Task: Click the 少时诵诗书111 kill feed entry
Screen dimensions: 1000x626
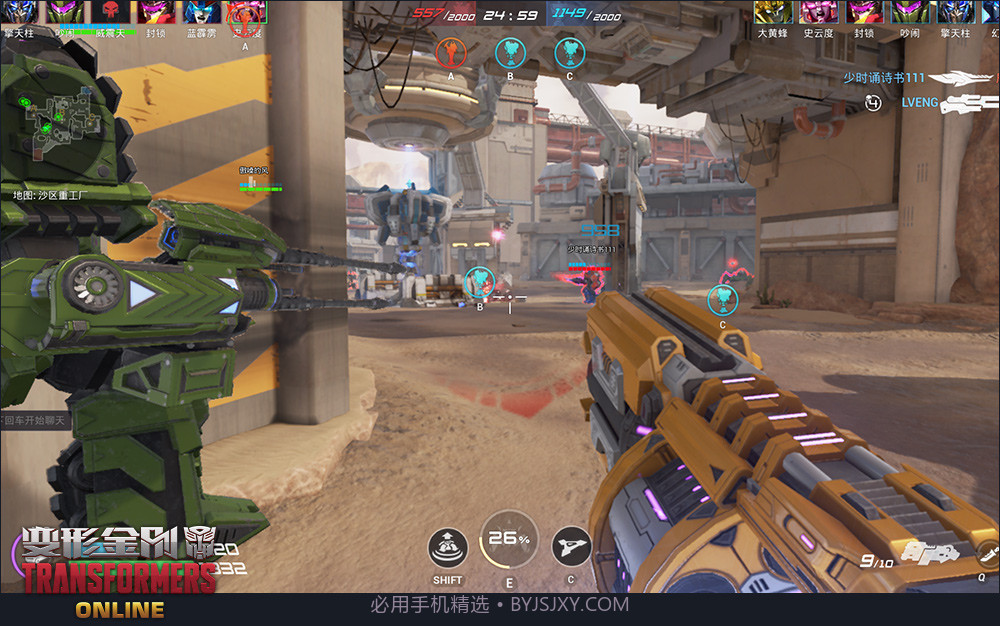Action: 883,77
